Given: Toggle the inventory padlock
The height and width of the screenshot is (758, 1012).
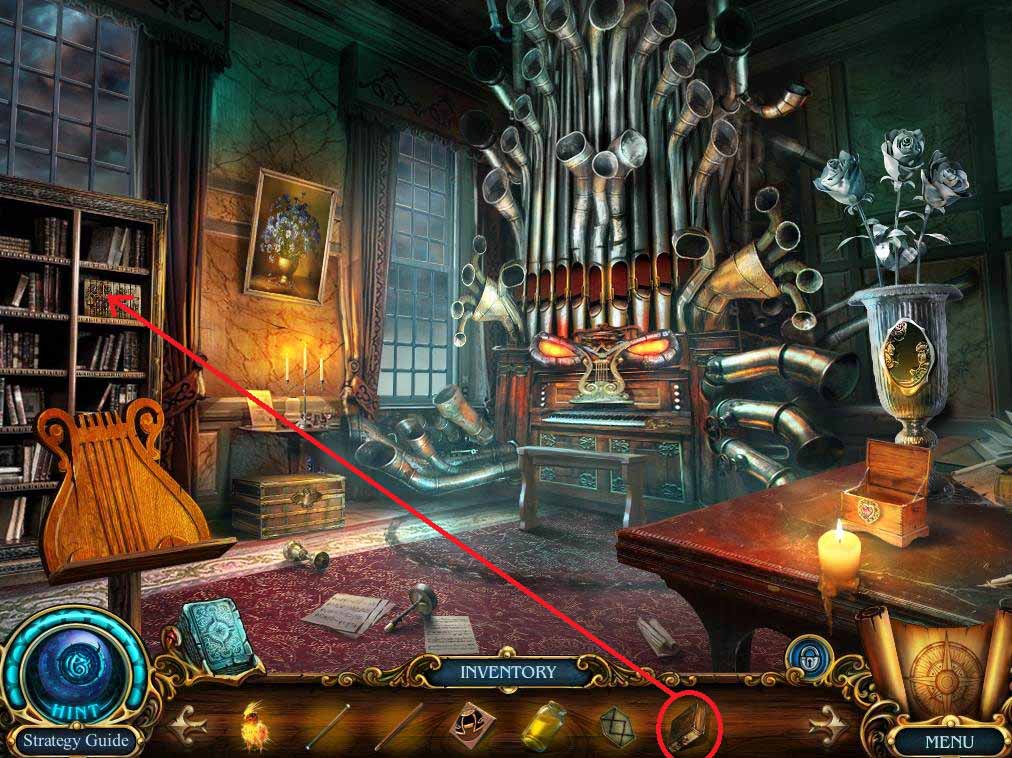Looking at the screenshot, I should click(x=801, y=657).
